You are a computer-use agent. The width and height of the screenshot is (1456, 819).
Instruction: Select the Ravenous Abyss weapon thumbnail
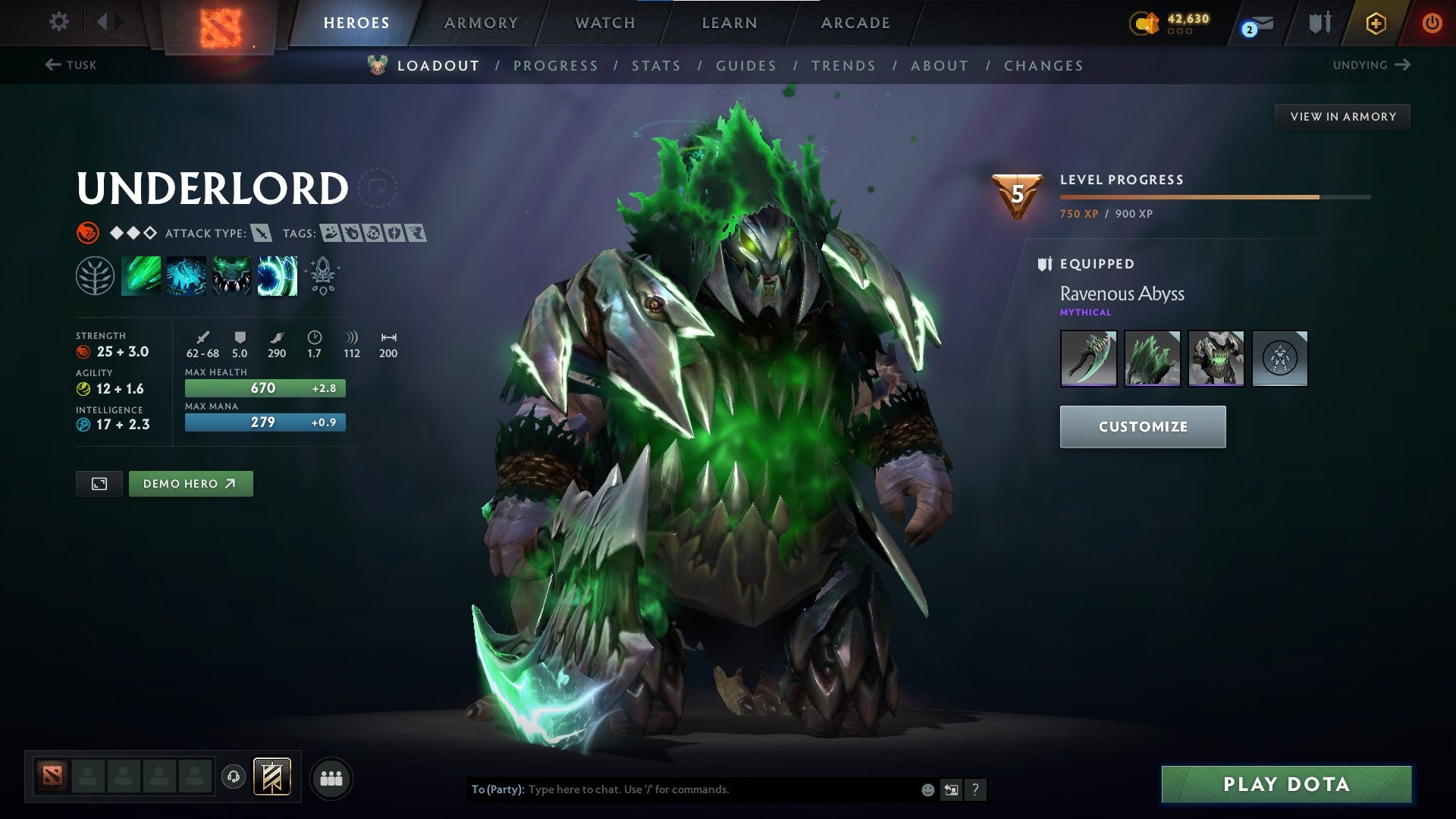point(1087,358)
